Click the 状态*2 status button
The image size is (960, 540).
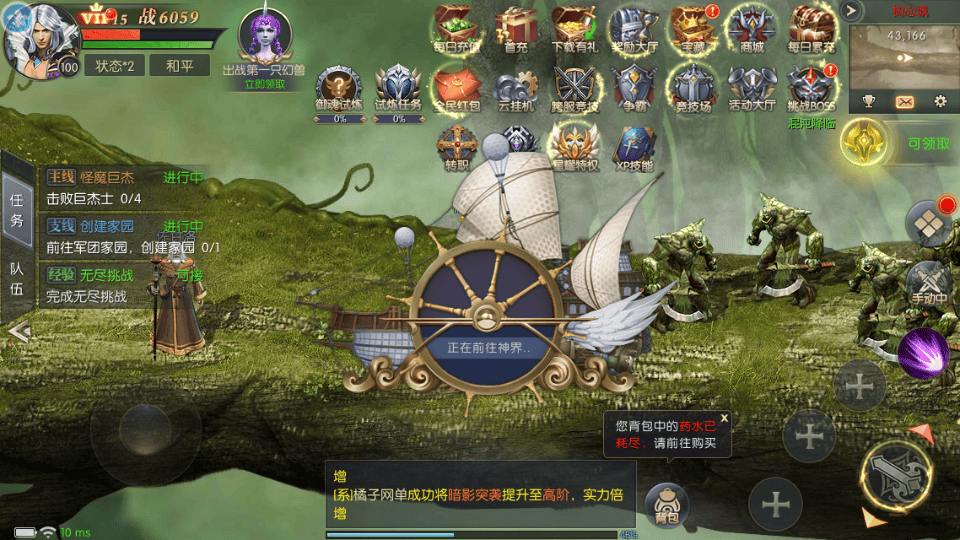114,65
